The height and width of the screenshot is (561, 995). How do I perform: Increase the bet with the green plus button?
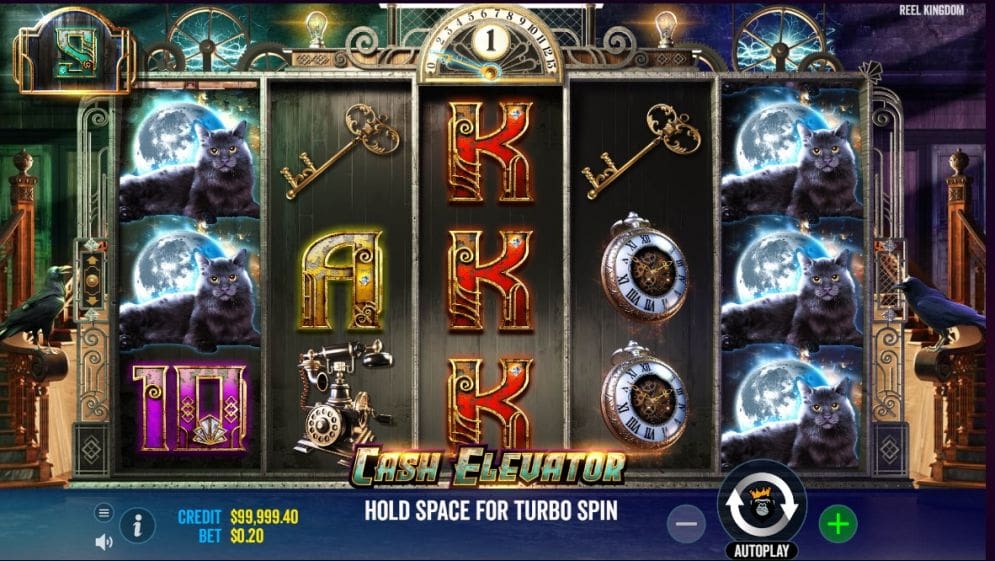[838, 523]
